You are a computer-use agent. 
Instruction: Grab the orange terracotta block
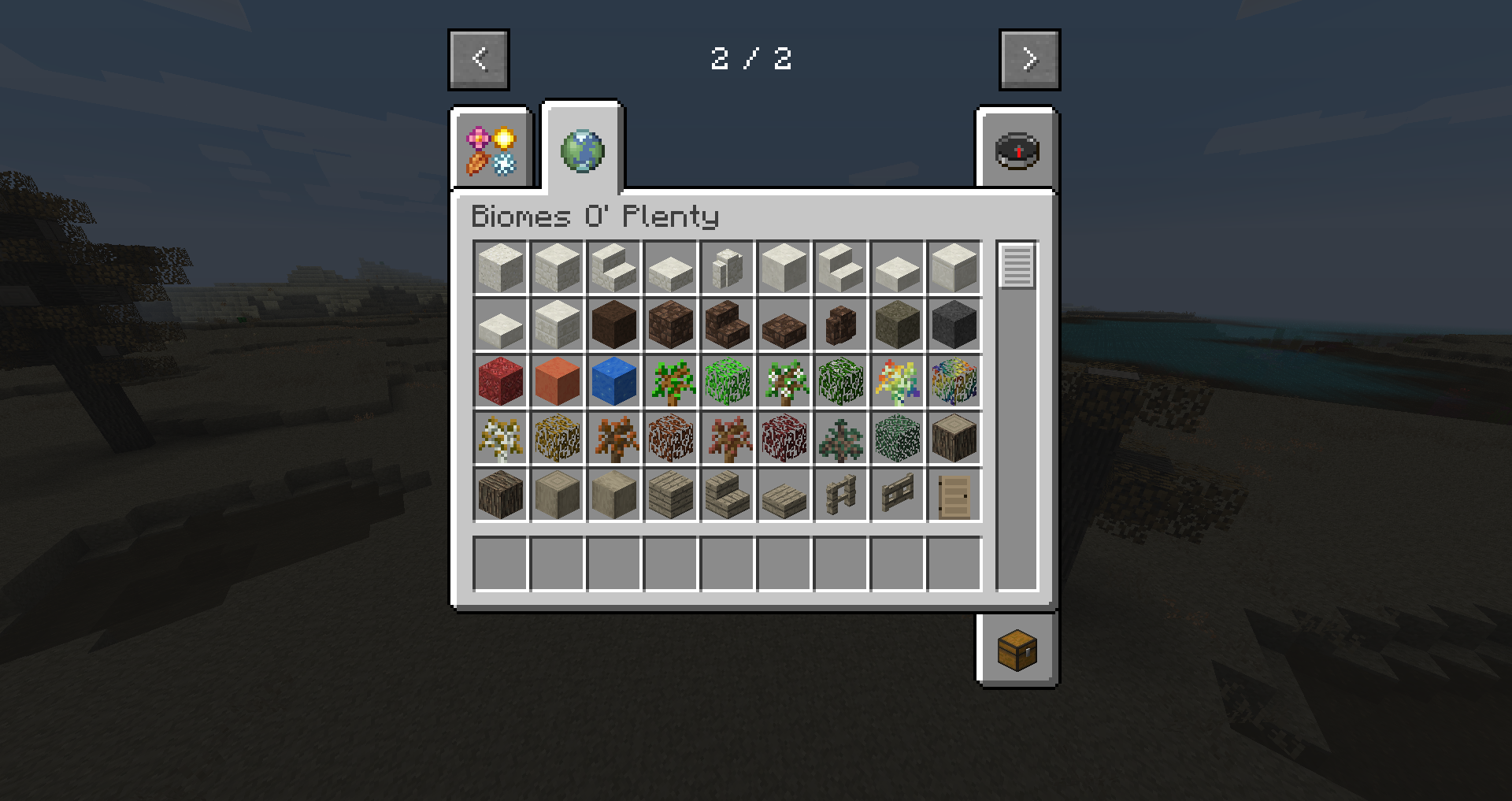(x=557, y=380)
